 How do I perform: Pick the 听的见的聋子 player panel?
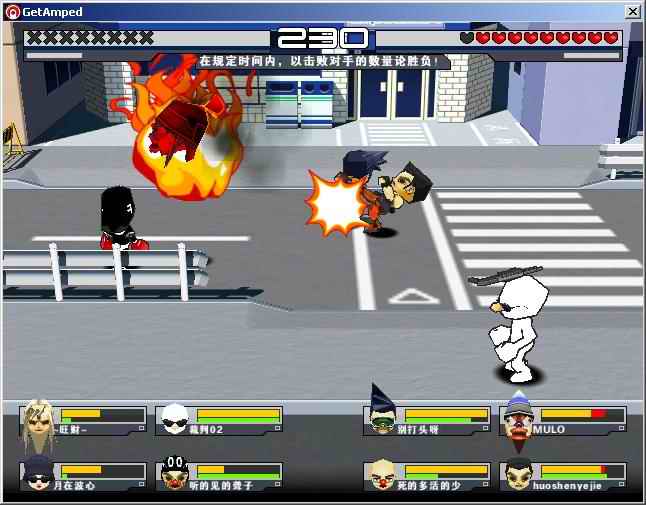click(219, 476)
